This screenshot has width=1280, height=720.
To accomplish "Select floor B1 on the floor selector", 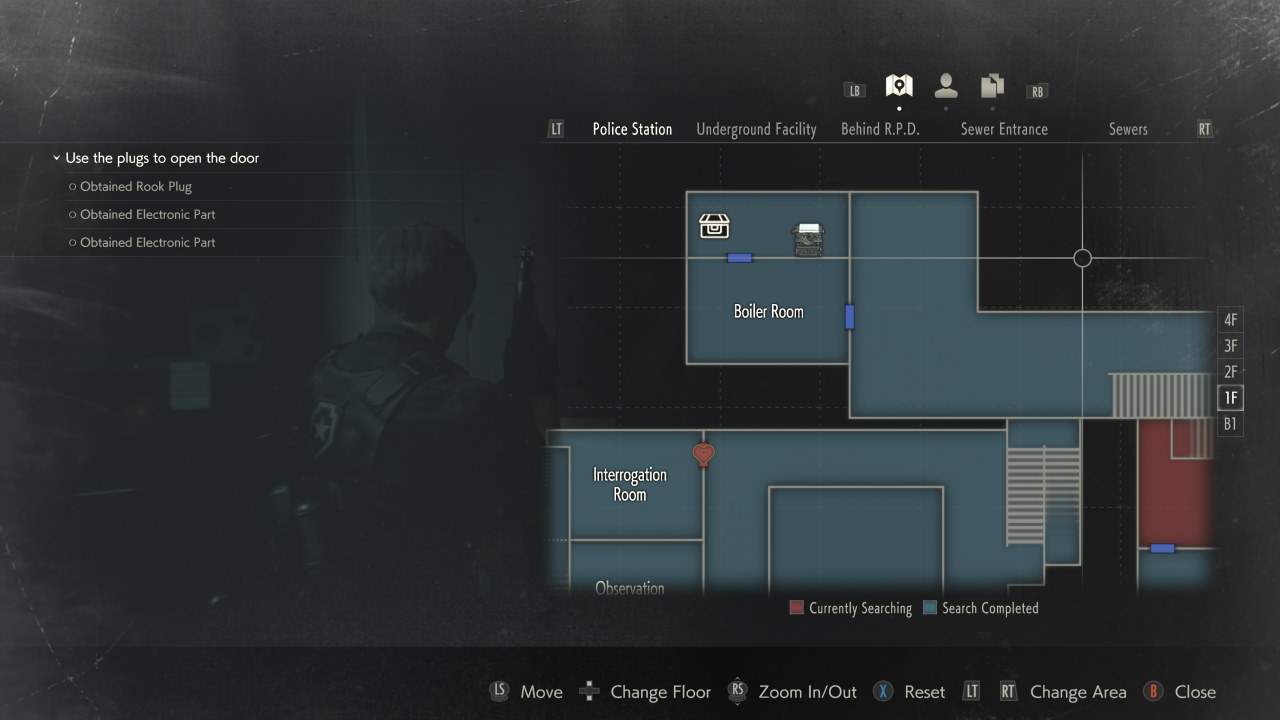I will click(1230, 423).
